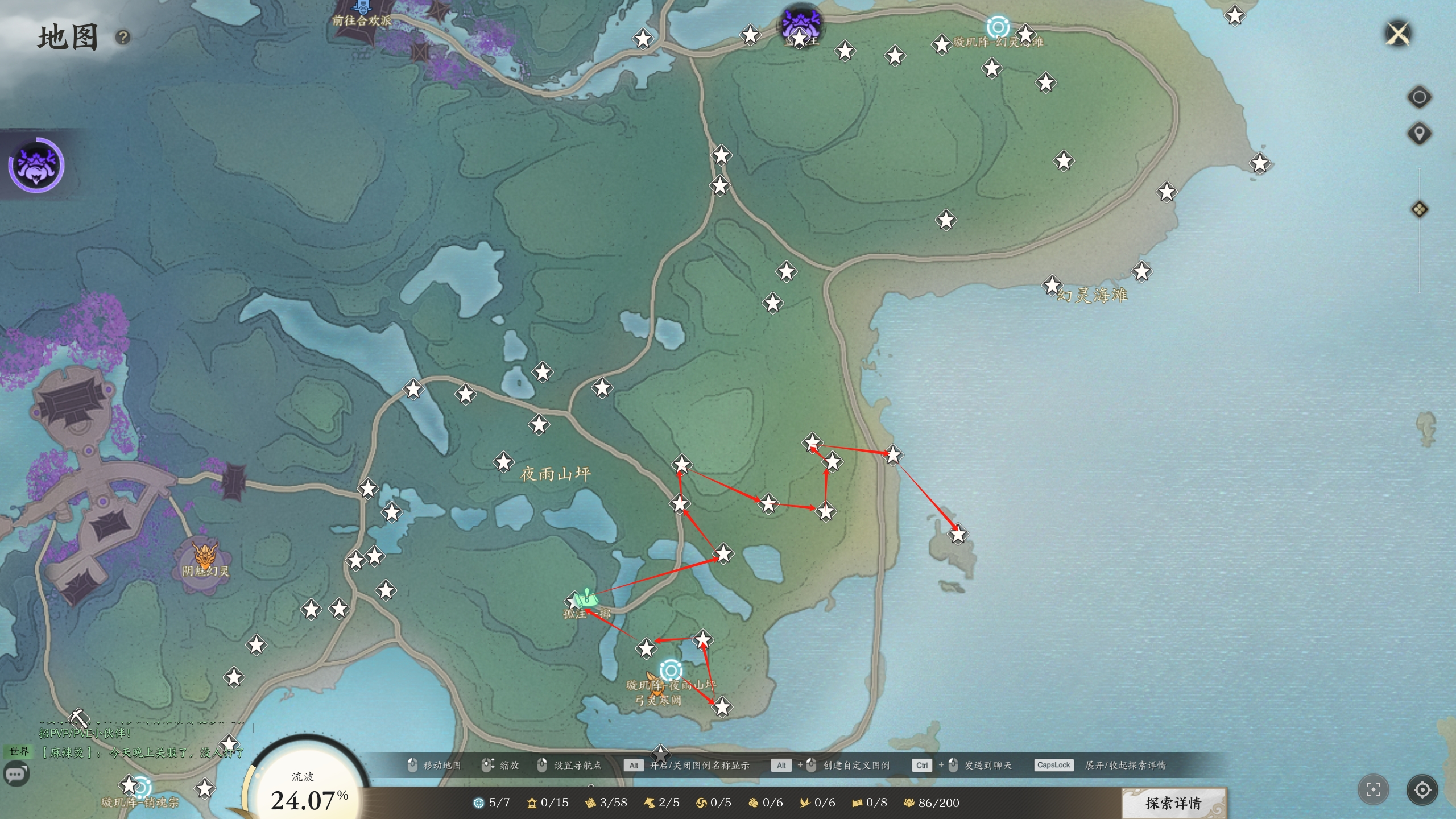1456x819 pixels.
Task: Select the 璇玑阵-幻灵海滩 teleport marker
Action: tap(997, 27)
